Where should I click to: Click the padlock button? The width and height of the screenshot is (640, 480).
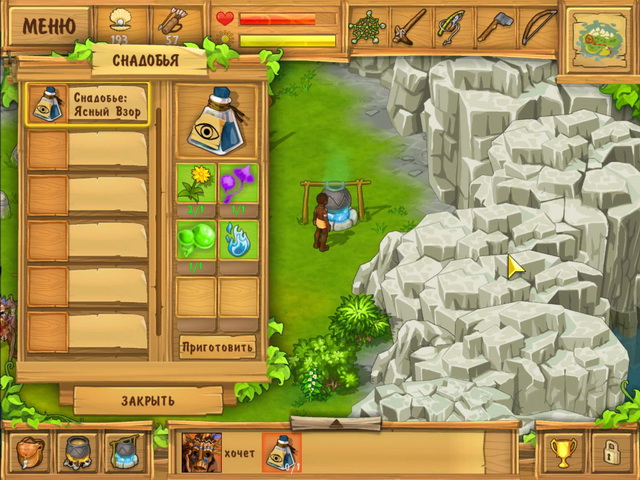tap(607, 453)
